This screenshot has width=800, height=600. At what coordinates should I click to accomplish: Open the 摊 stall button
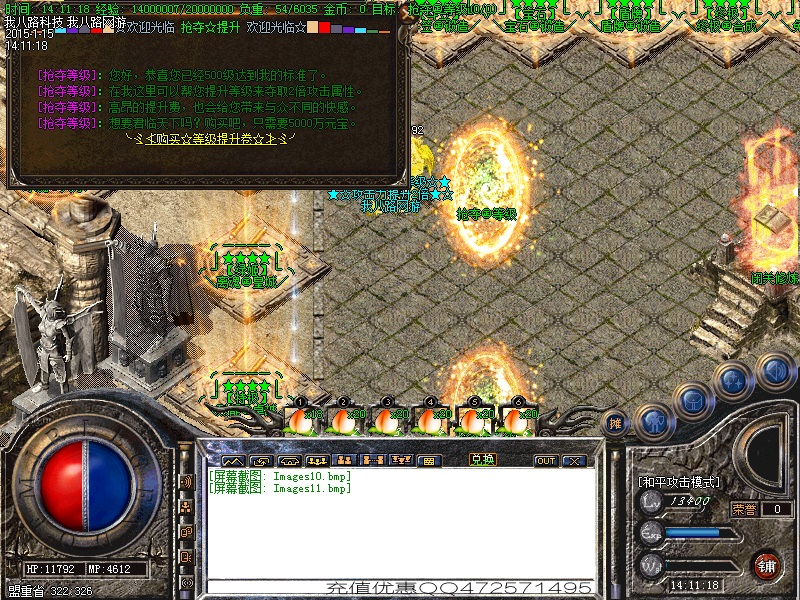616,424
